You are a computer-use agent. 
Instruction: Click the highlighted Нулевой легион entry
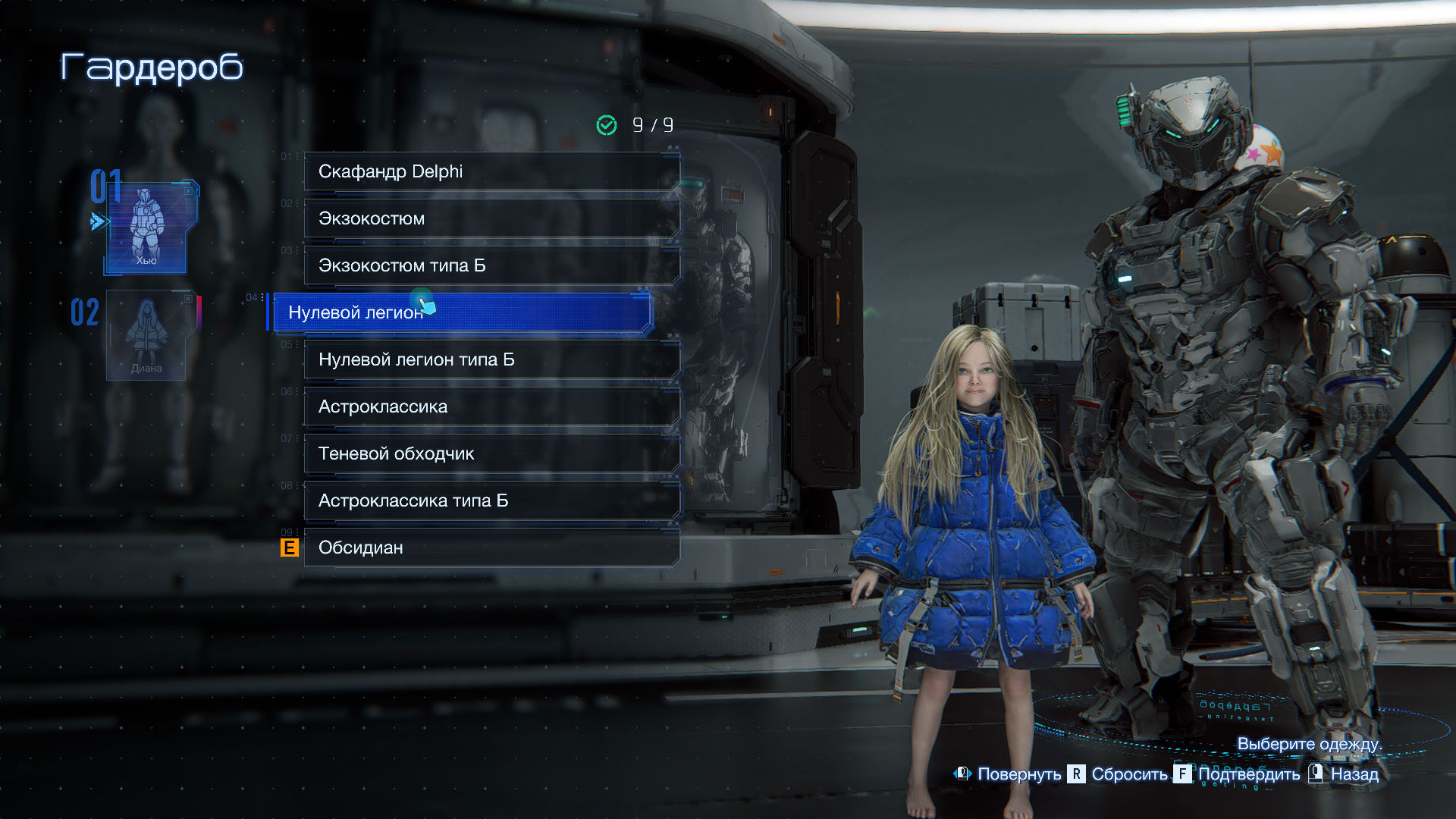[461, 312]
